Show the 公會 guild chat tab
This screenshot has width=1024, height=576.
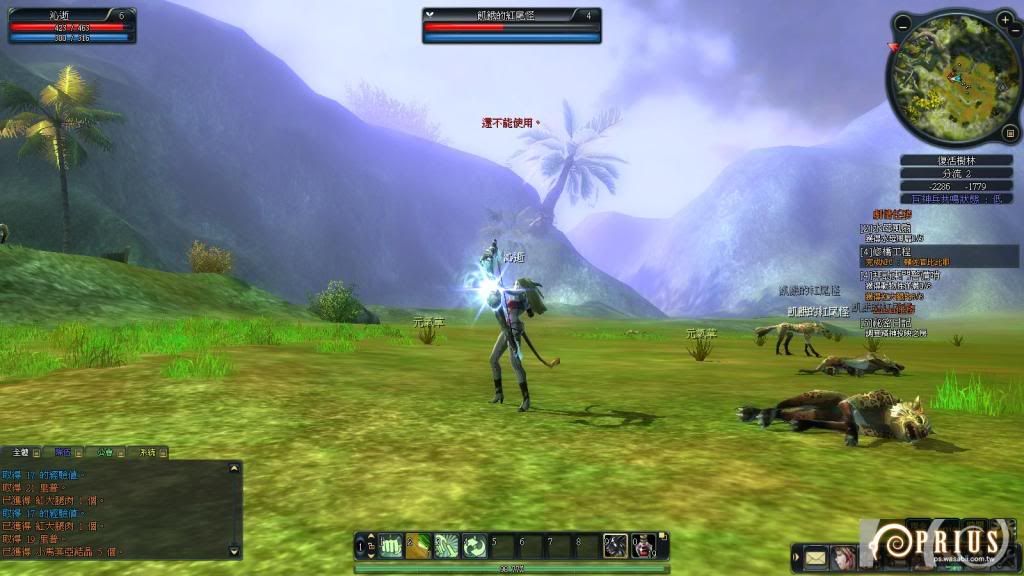pyautogui.click(x=104, y=453)
